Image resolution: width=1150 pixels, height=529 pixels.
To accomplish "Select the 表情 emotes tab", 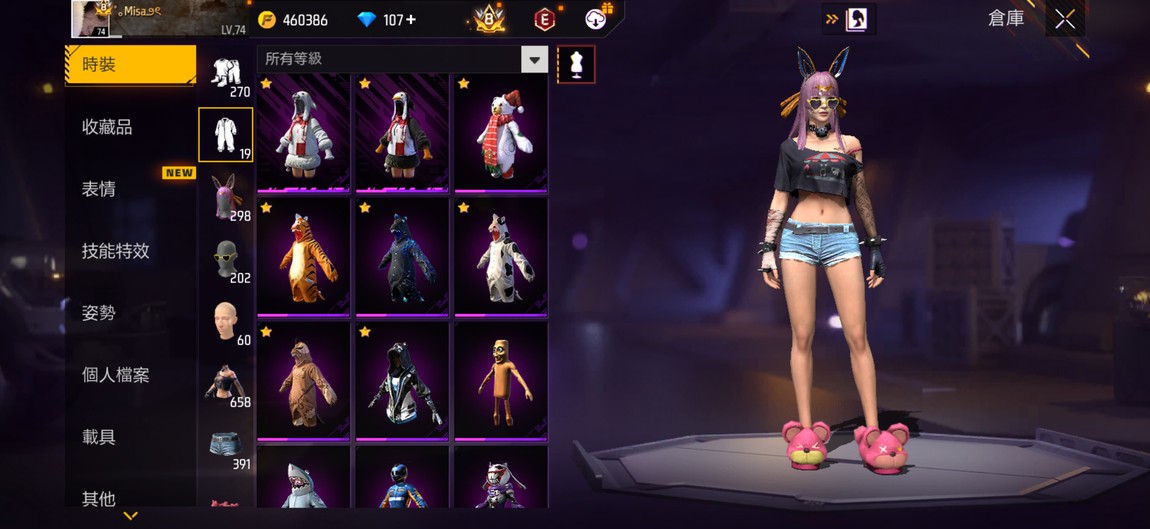I will point(99,189).
